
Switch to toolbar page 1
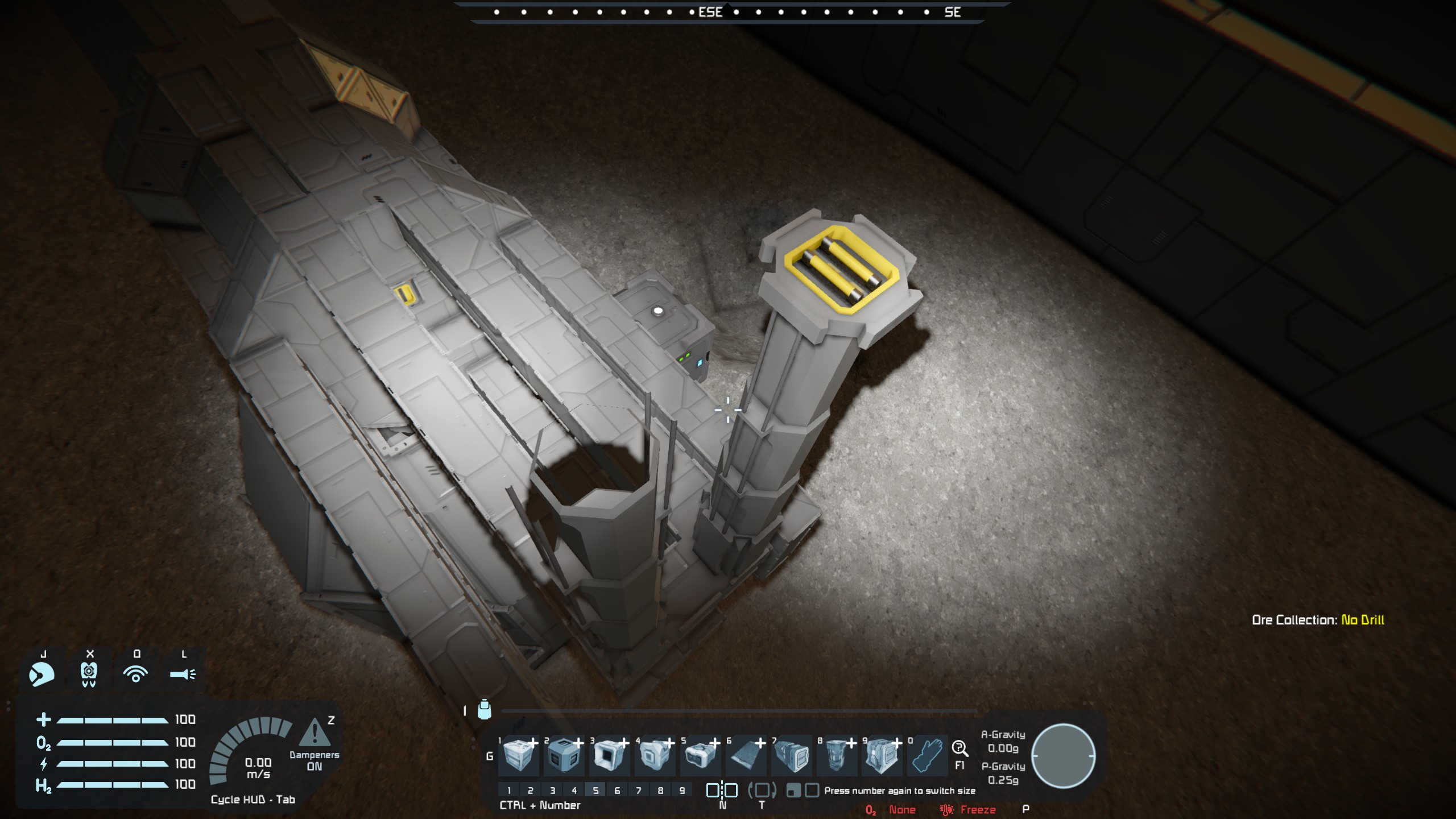coord(509,791)
